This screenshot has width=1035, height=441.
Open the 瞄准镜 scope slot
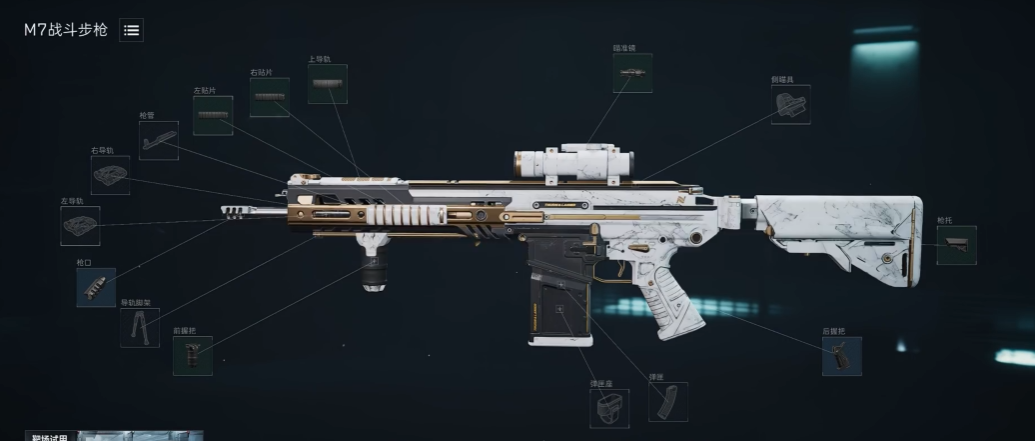point(632,73)
